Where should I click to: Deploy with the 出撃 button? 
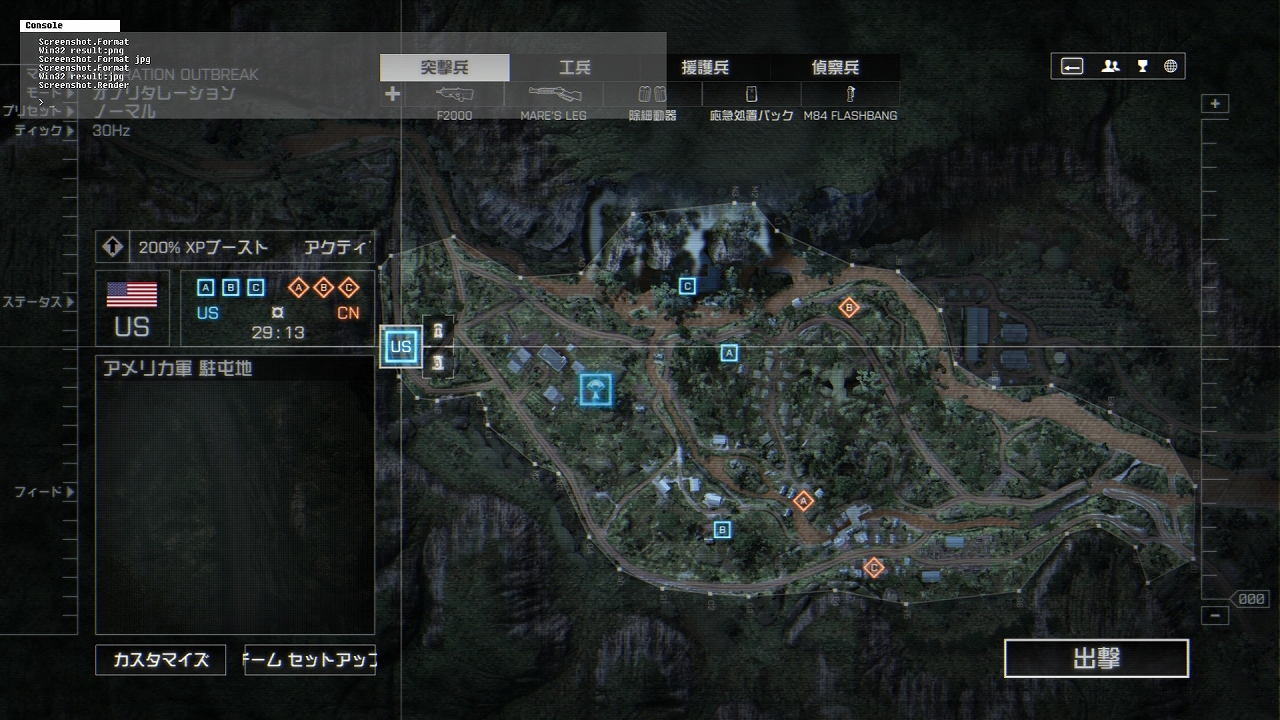[1096, 659]
